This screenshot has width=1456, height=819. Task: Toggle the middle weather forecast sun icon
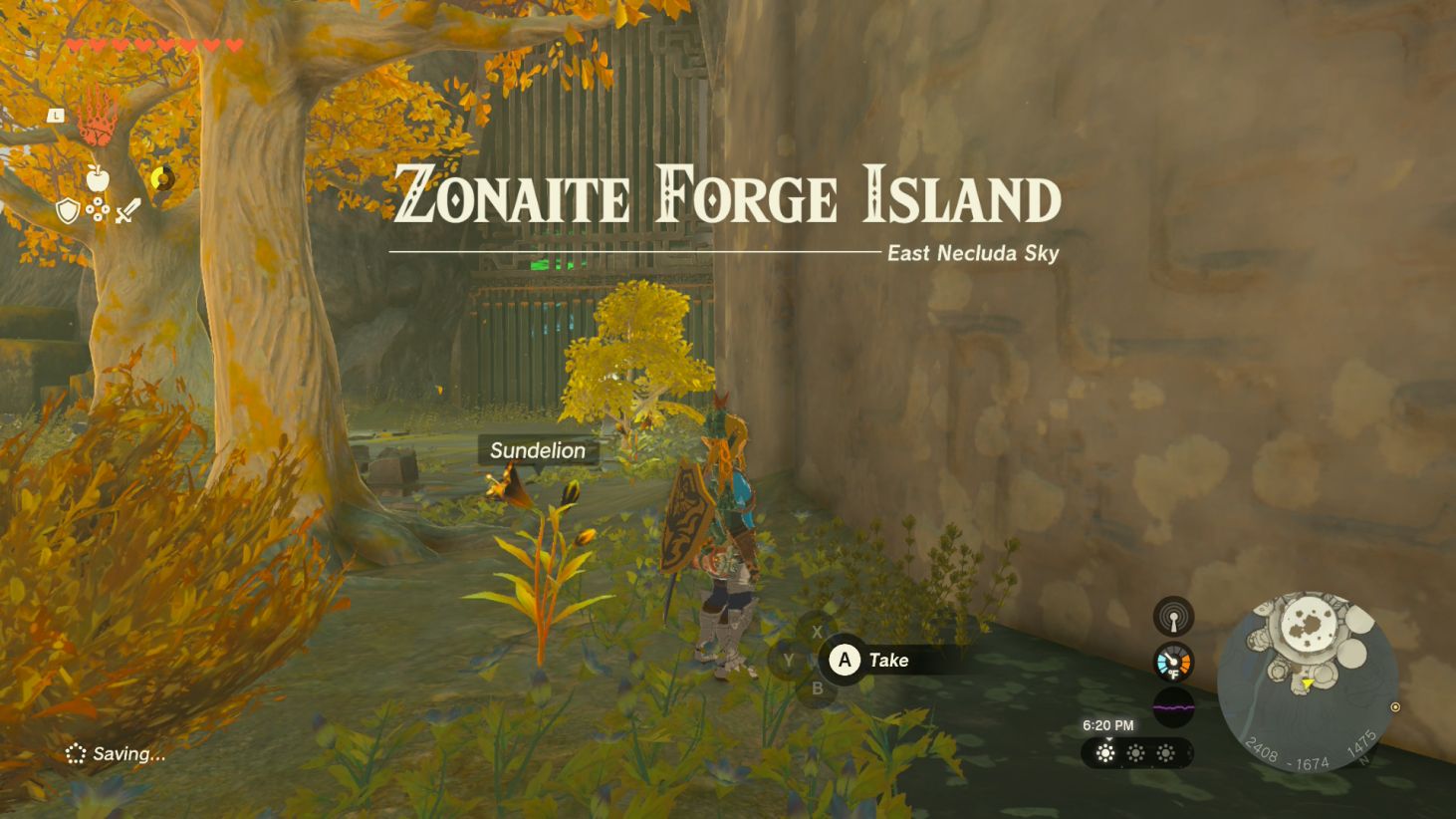1135,754
